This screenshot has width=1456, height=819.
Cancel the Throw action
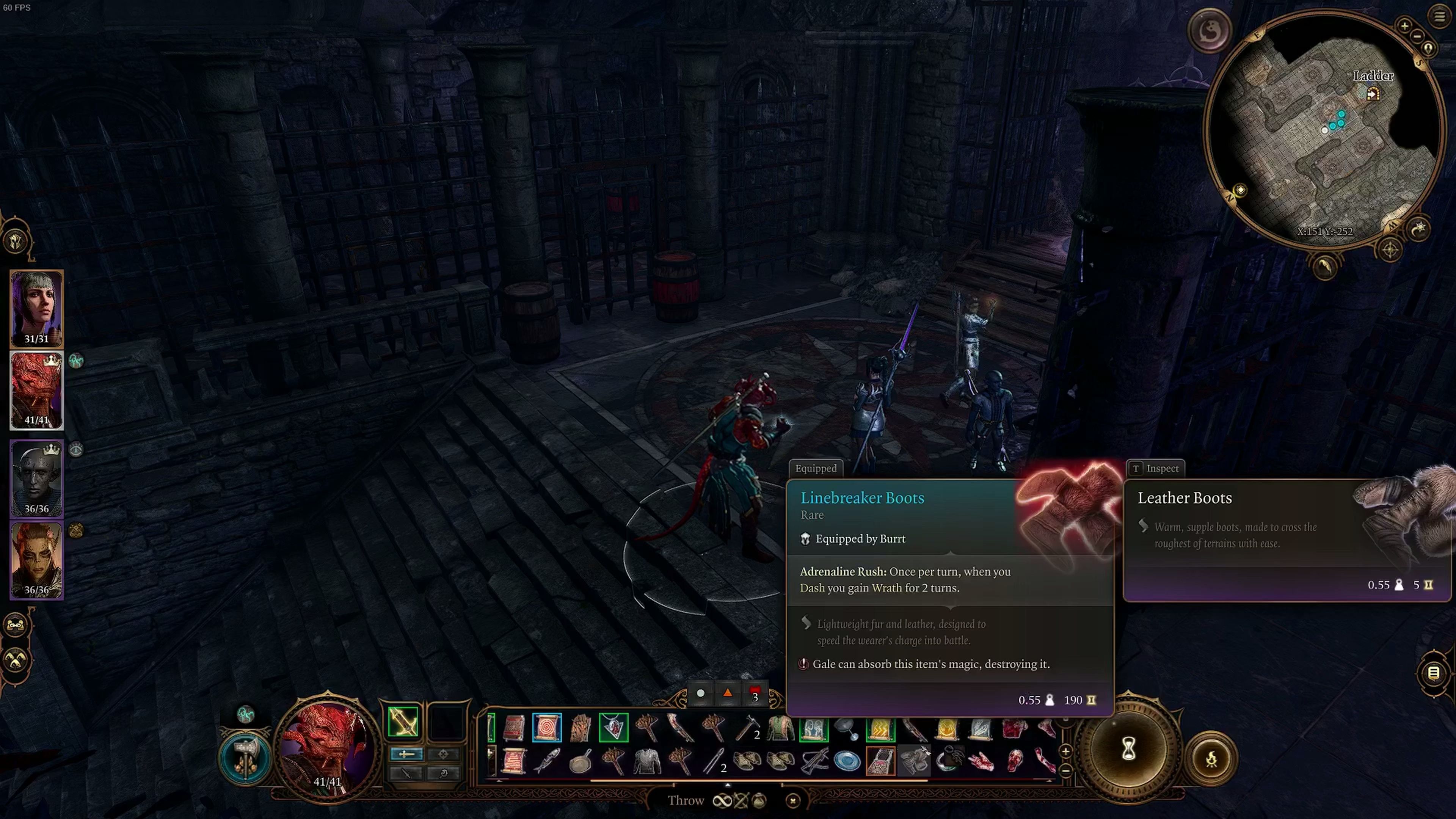tap(792, 800)
